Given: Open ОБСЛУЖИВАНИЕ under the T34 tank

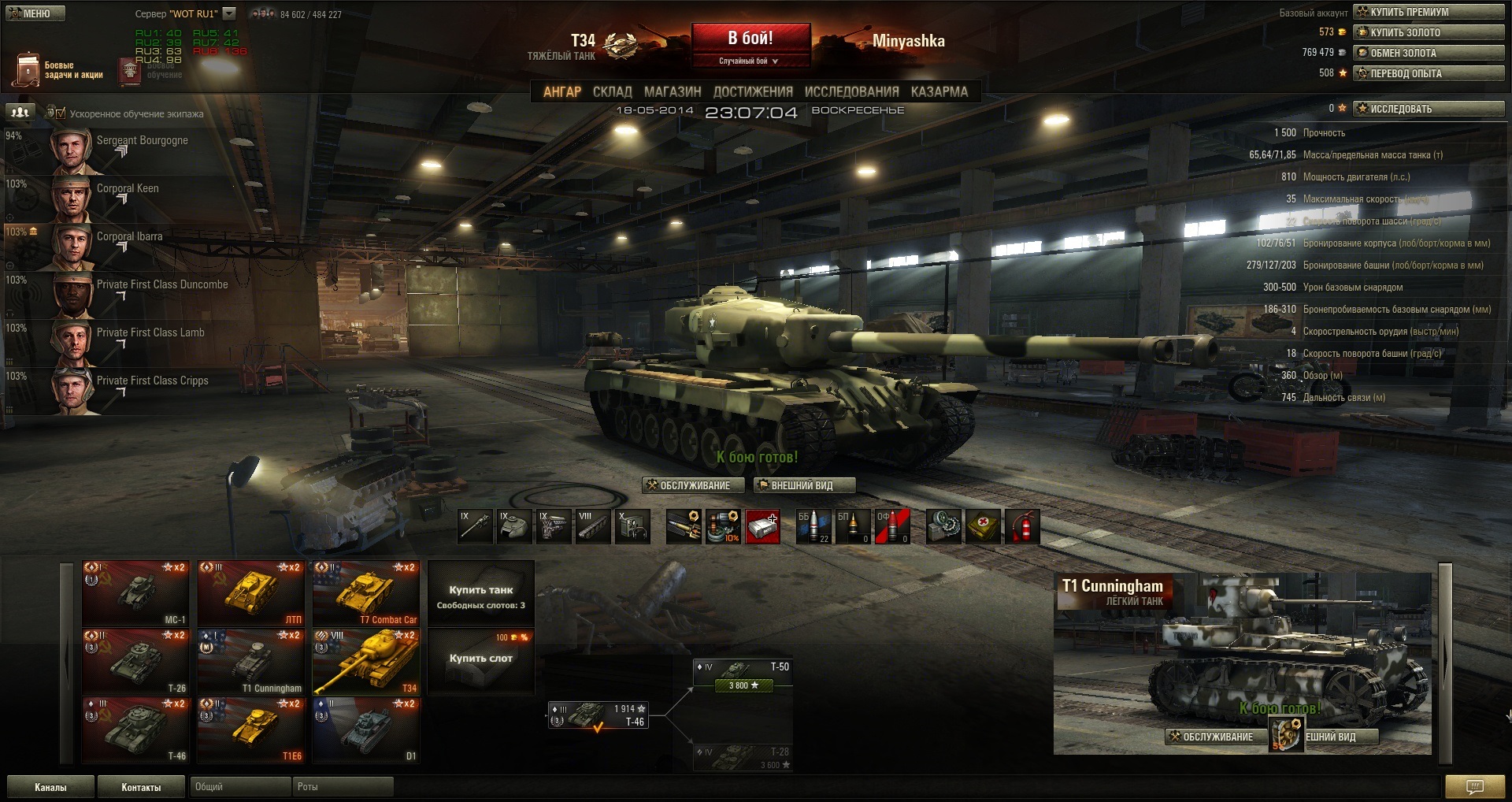Looking at the screenshot, I should tap(692, 485).
